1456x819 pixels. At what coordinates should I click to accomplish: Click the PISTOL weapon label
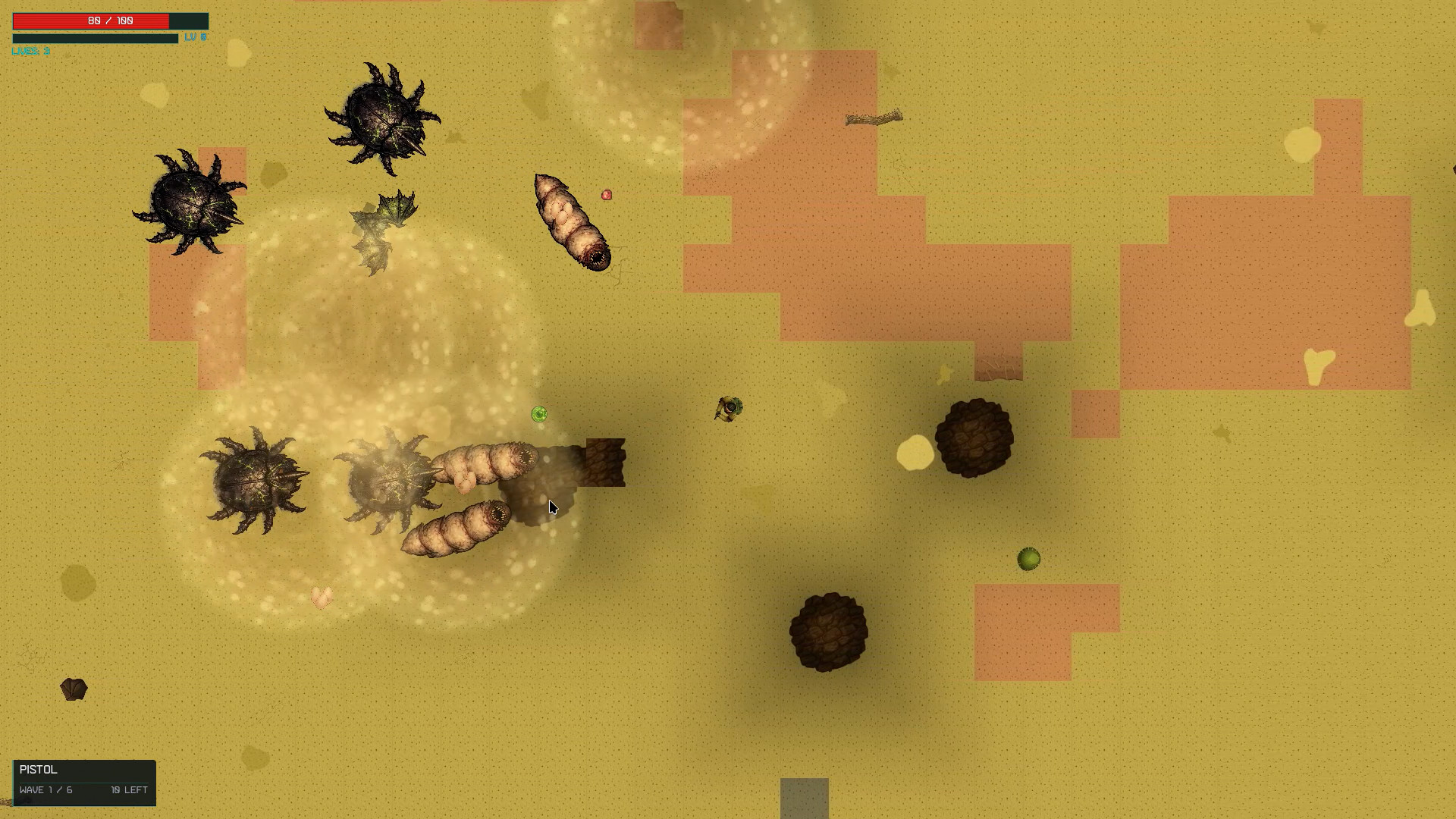(x=36, y=770)
